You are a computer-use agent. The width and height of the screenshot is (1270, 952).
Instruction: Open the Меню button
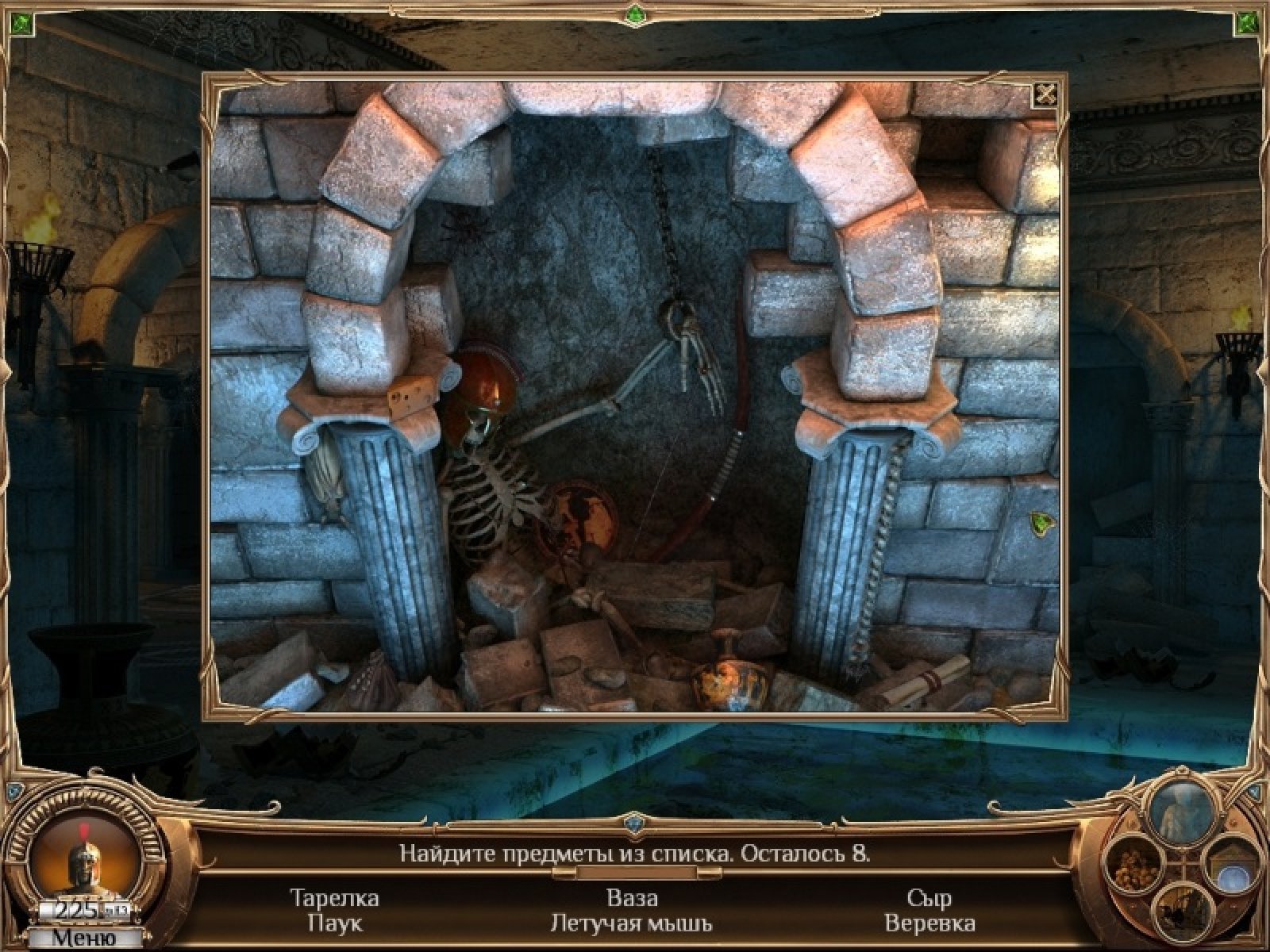tap(84, 938)
